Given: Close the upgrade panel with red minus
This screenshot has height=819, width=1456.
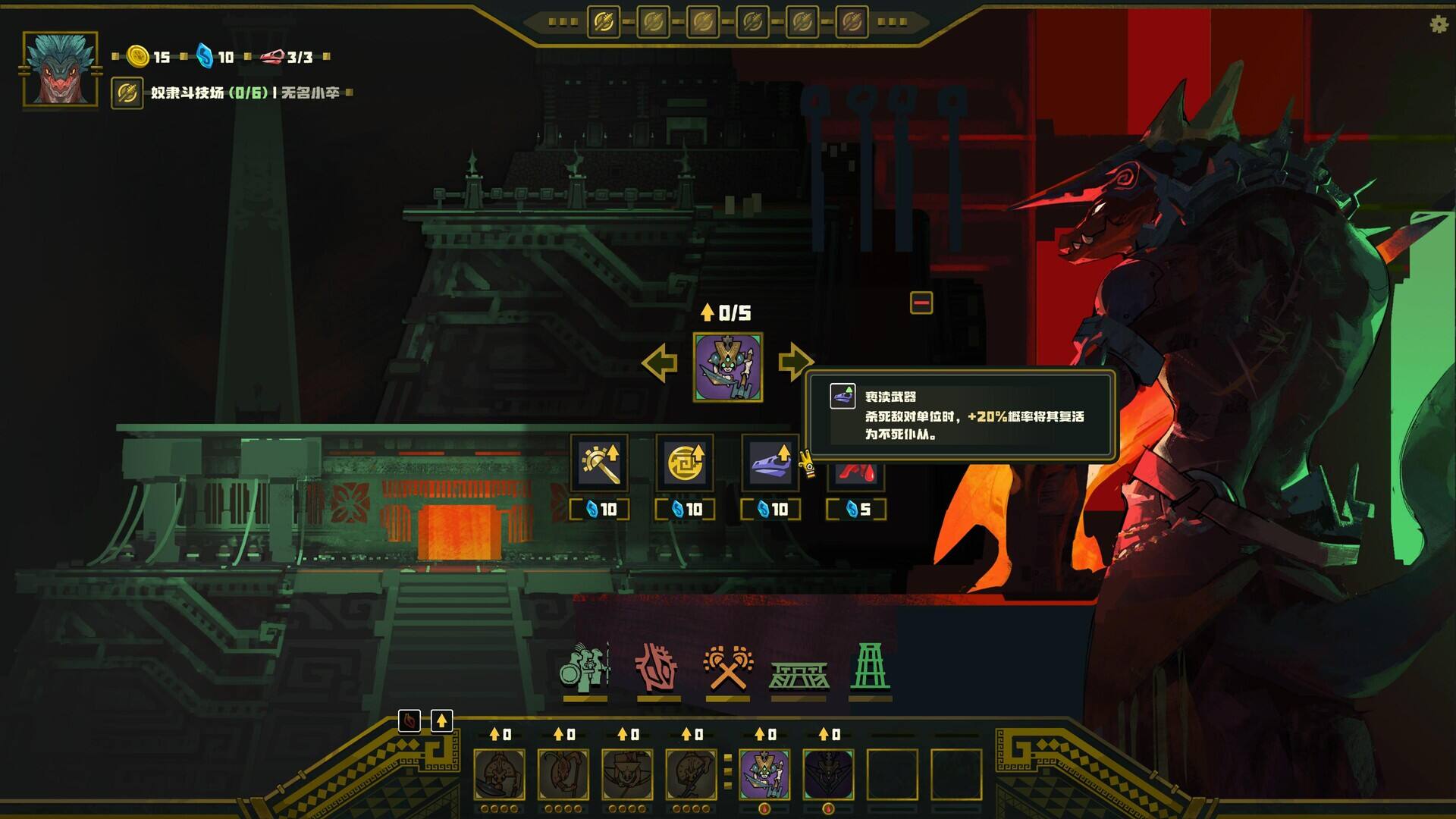Looking at the screenshot, I should coord(921,303).
